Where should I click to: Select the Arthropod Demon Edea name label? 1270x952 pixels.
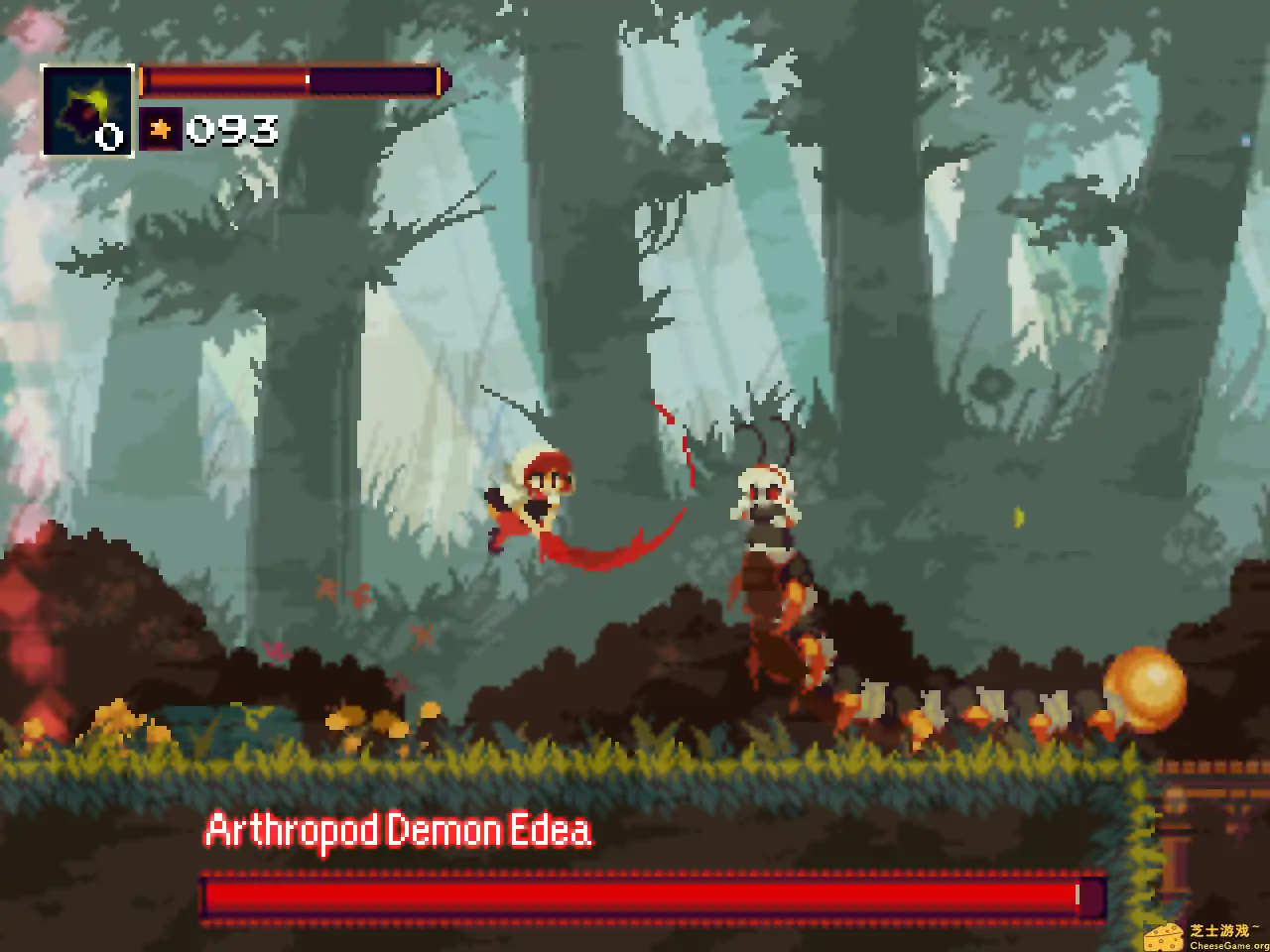pyautogui.click(x=397, y=831)
